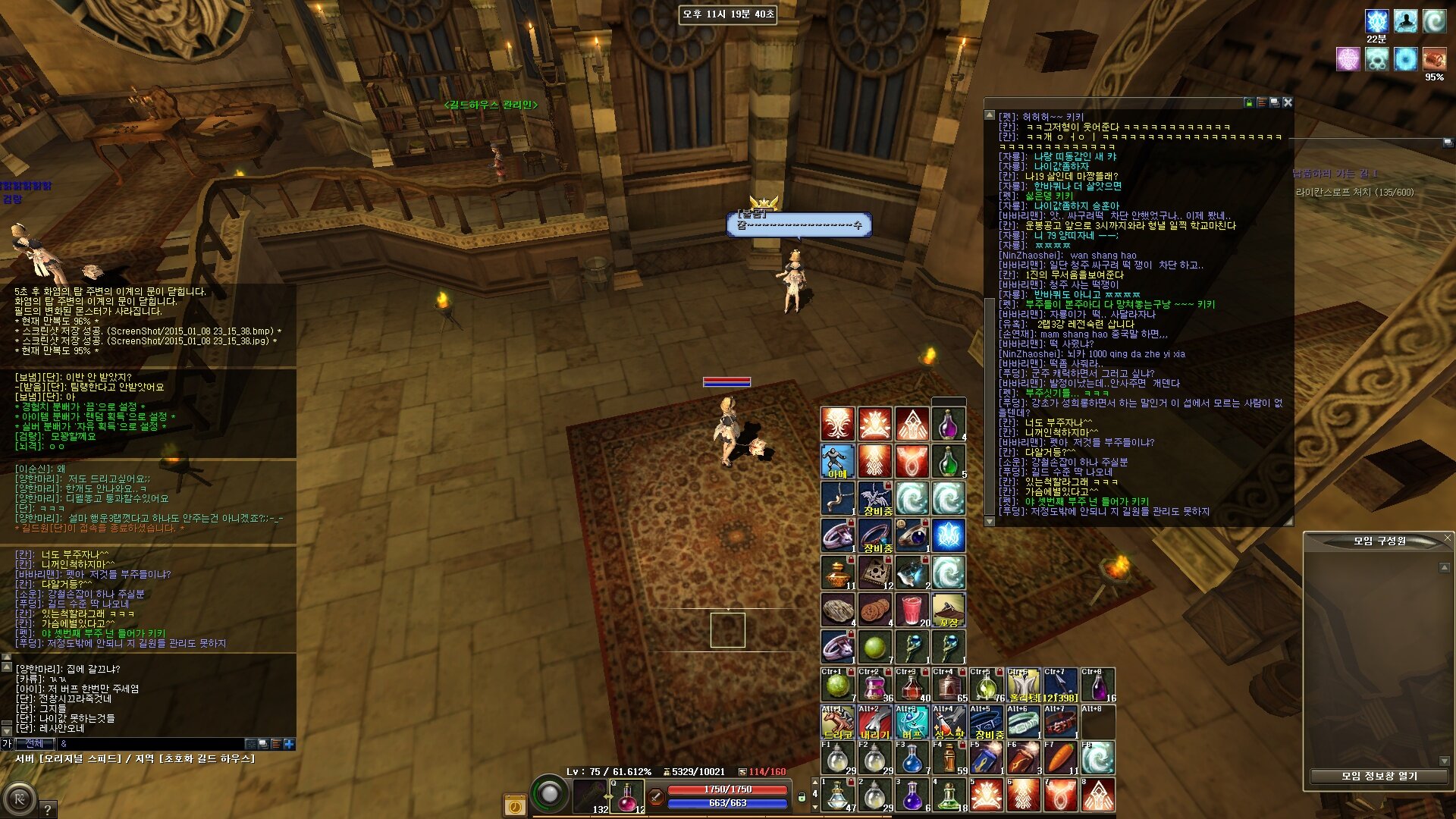The width and height of the screenshot is (1456, 819).
Task: Open the yellow clock icon near level bar
Action: point(515,805)
